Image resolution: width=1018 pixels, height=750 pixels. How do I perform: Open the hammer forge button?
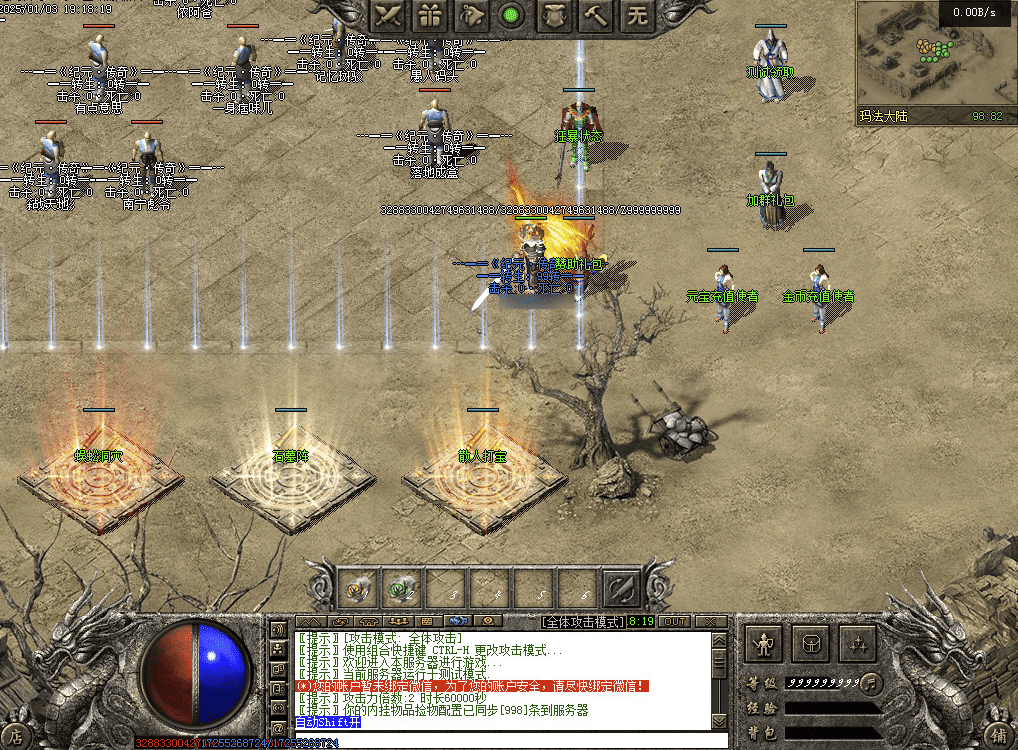tap(596, 15)
